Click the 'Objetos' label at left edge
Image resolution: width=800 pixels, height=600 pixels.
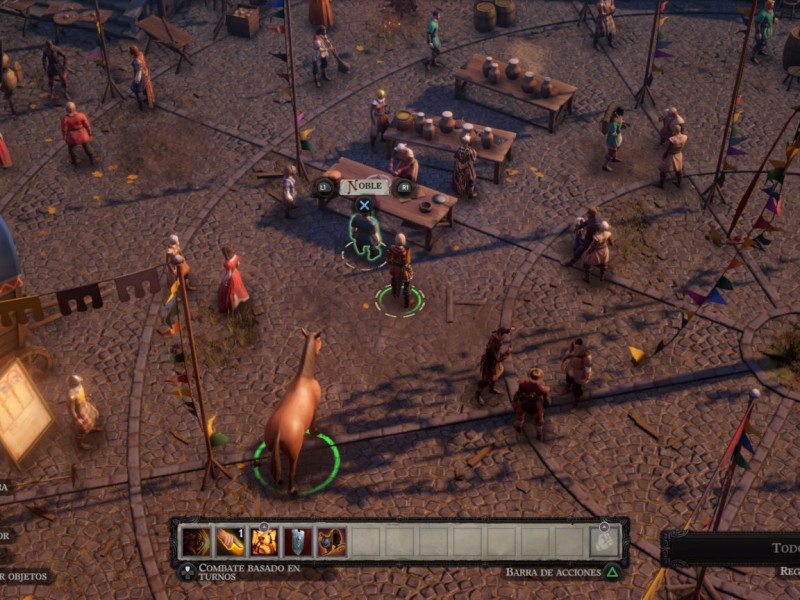click(x=24, y=577)
